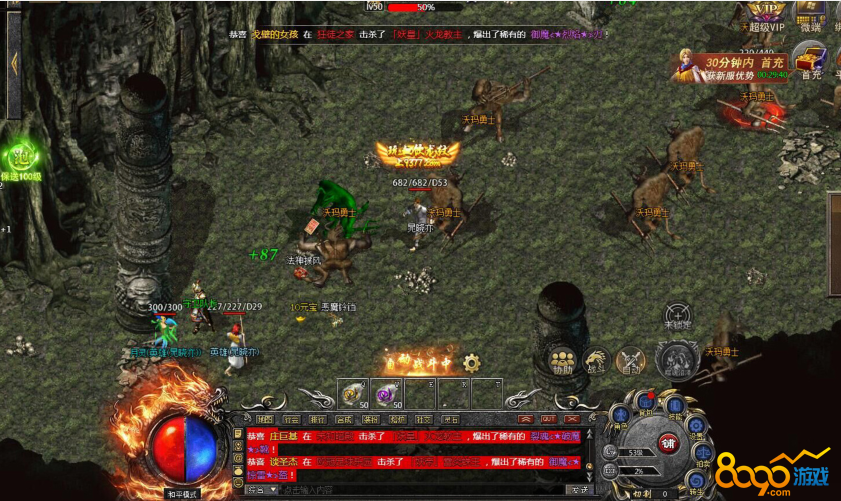The width and height of the screenshot is (841, 501).
Task: Click the green 保级100级 orb icon
Action: click(x=20, y=158)
